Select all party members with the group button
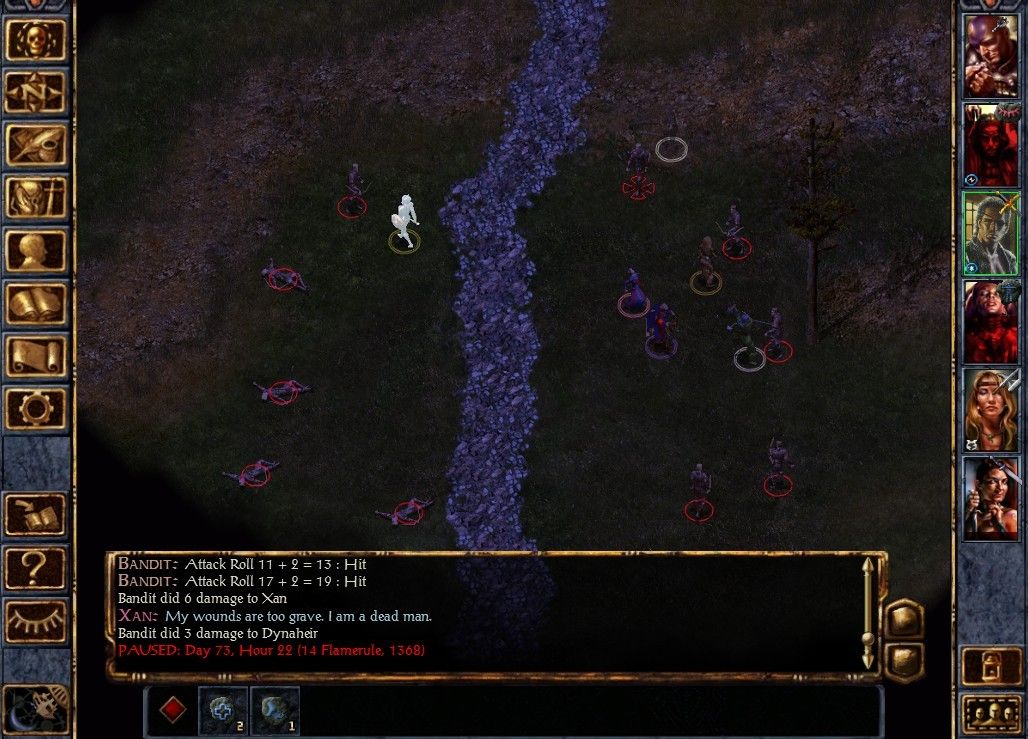The height and width of the screenshot is (739, 1028). 990,714
